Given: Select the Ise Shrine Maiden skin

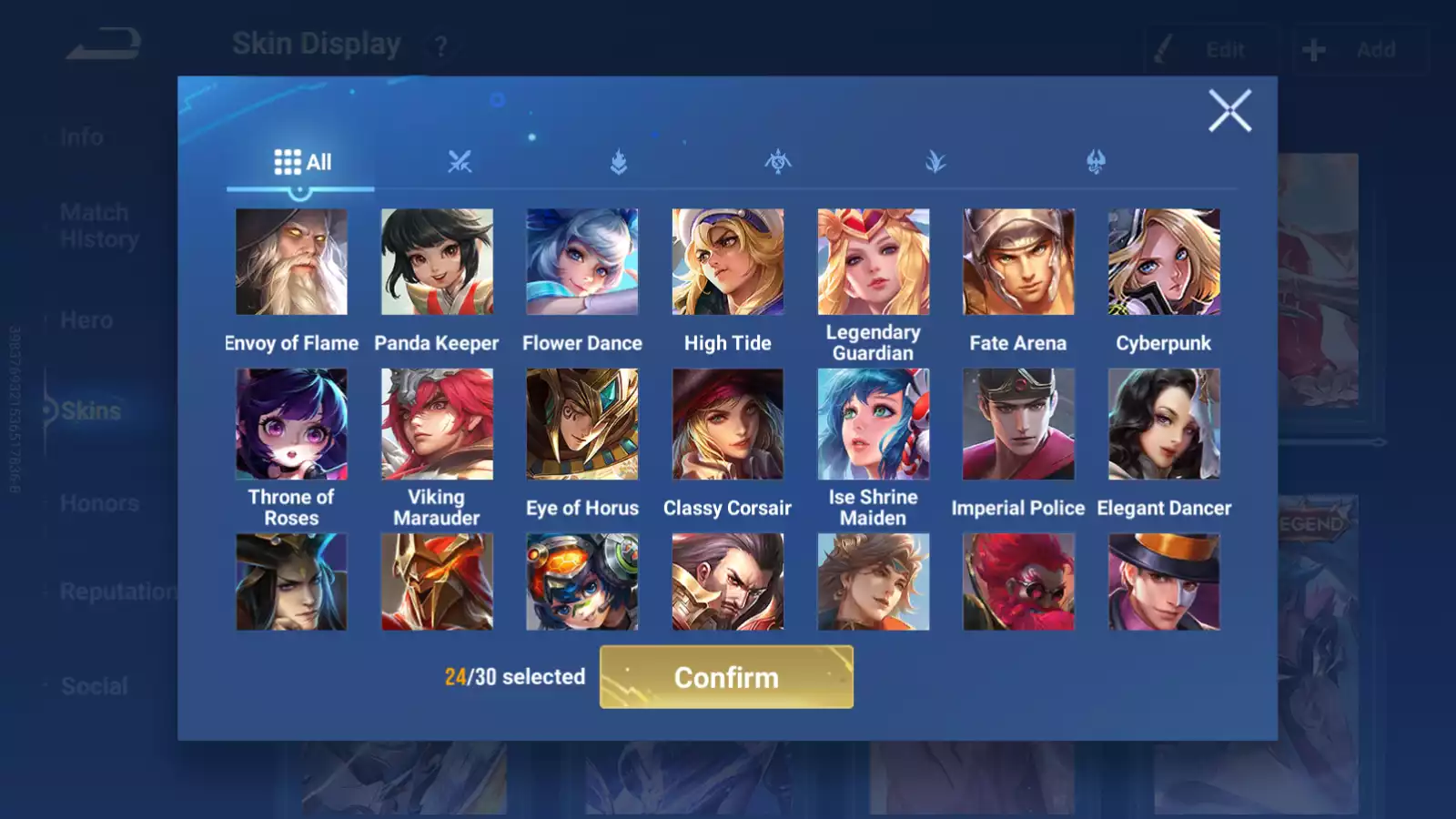Looking at the screenshot, I should tap(873, 424).
